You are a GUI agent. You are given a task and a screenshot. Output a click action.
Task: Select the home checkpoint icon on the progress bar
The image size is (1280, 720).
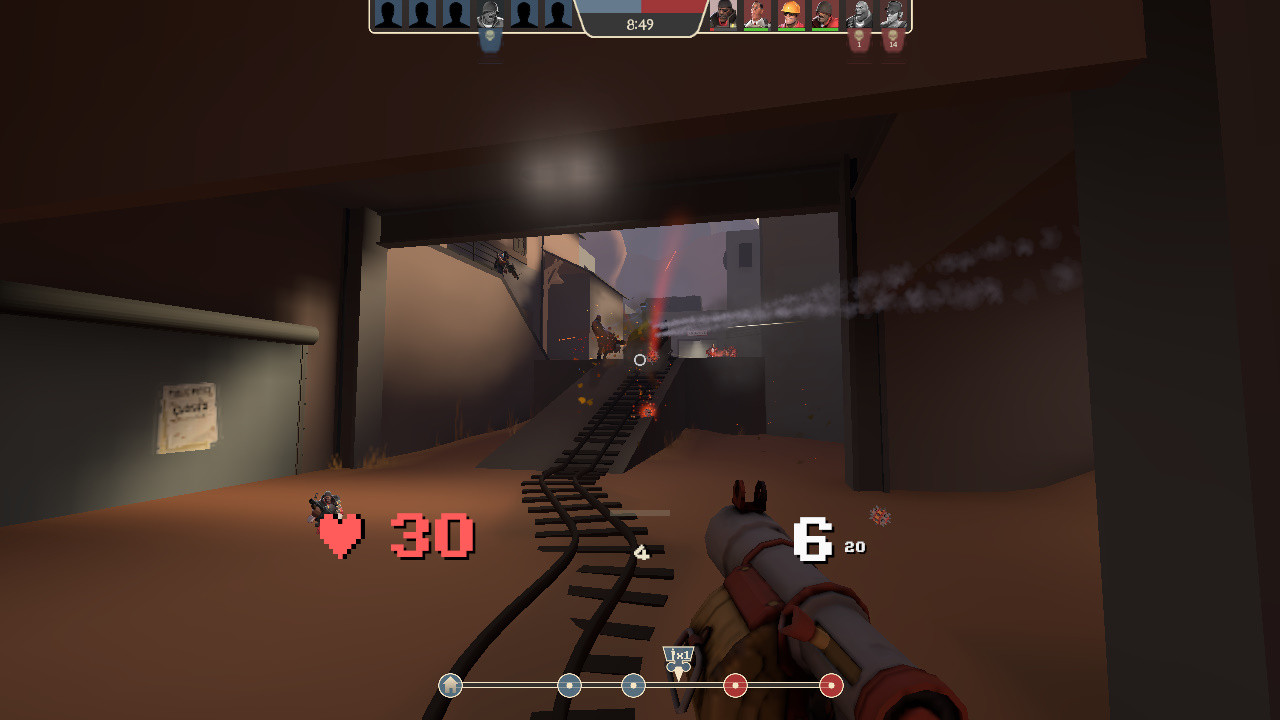pos(448,687)
